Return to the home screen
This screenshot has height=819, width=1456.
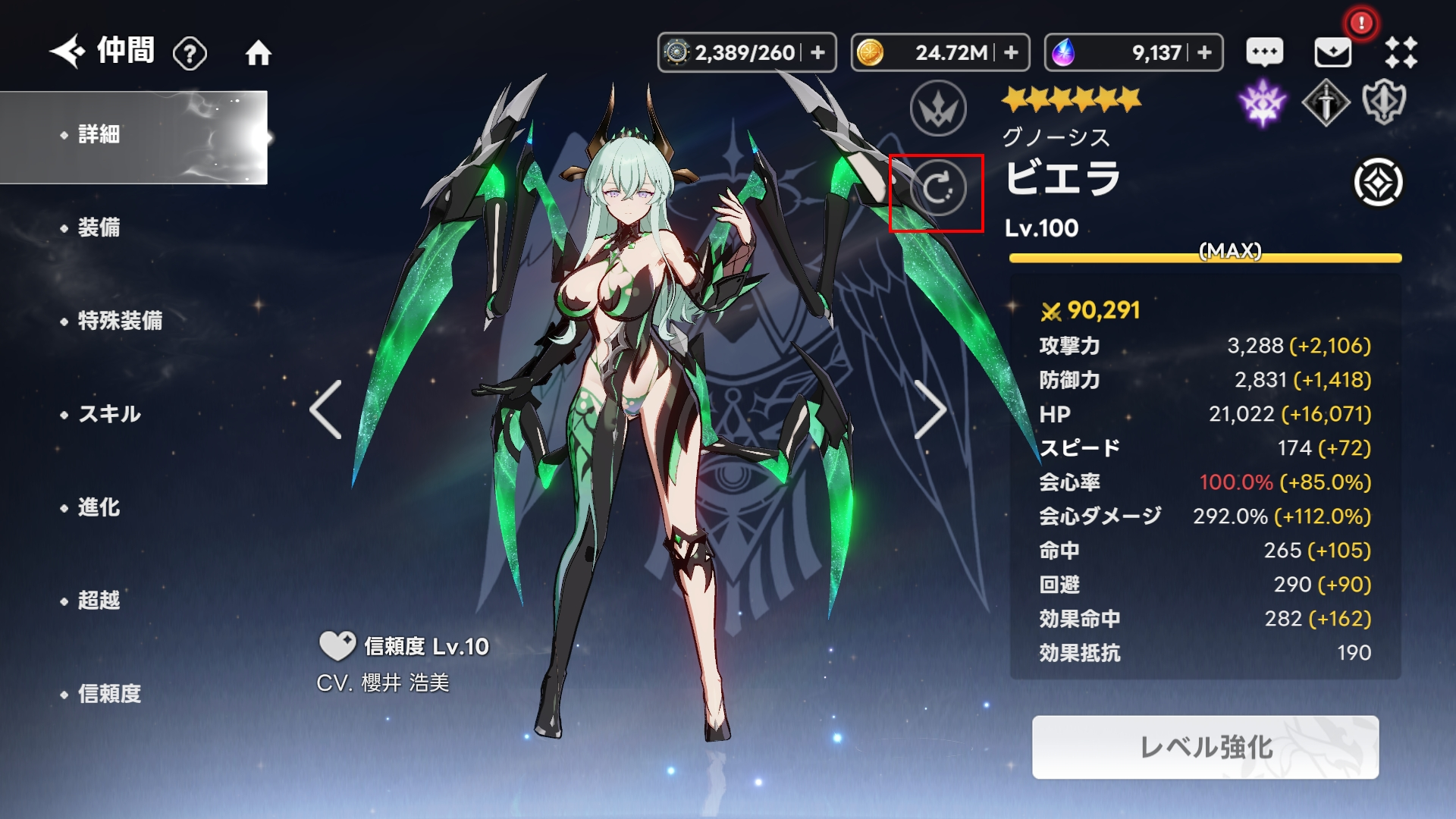[258, 53]
